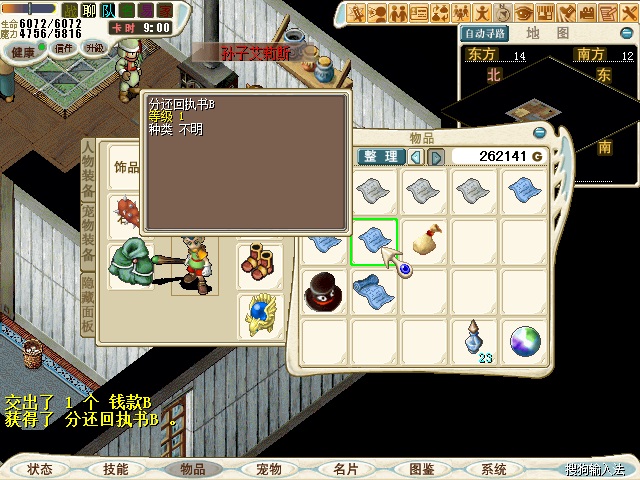The height and width of the screenshot is (480, 640).
Task: Select the blue potion bottle stack
Action: tap(474, 341)
